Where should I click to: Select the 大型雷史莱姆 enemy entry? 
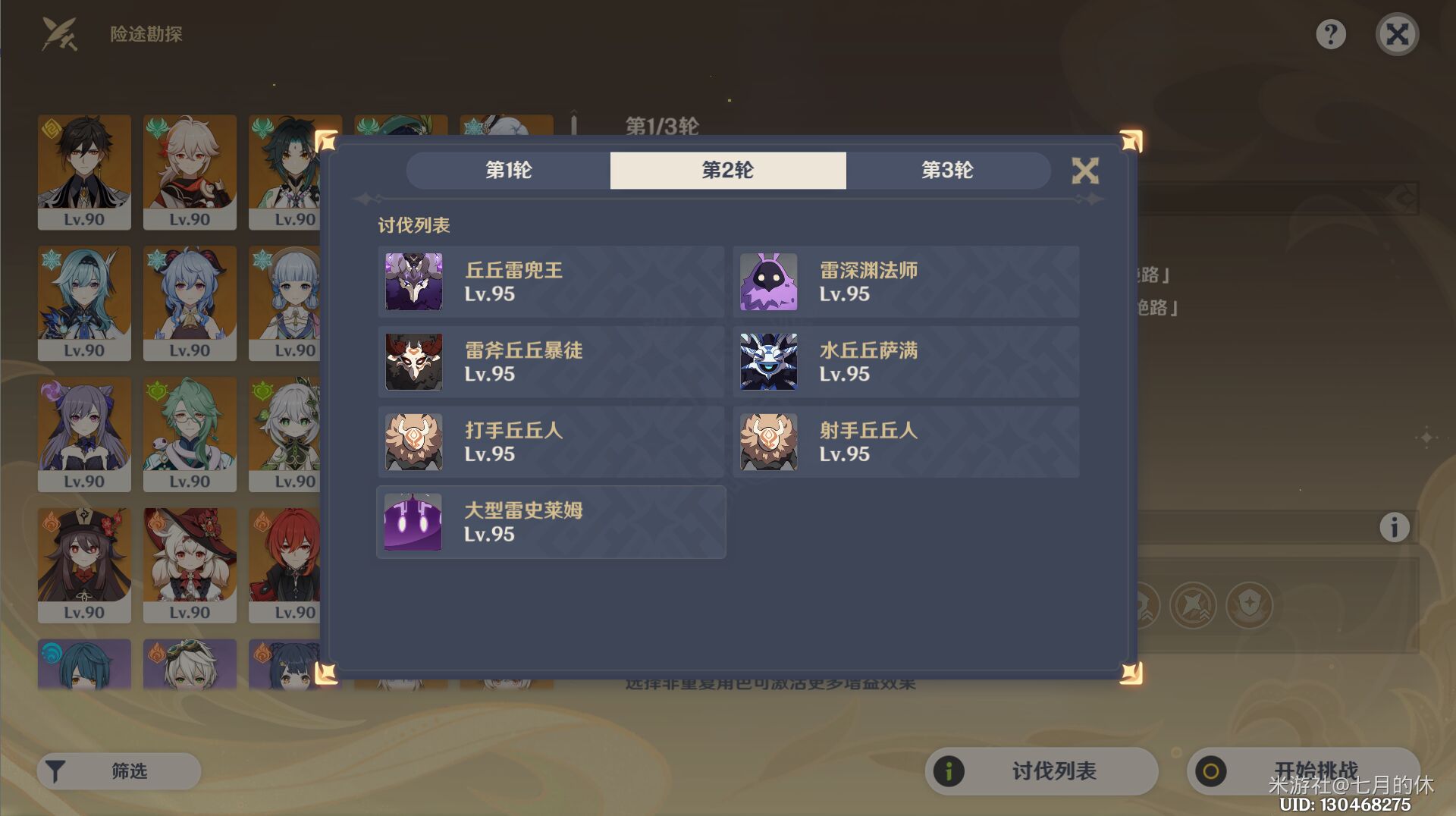tap(551, 522)
